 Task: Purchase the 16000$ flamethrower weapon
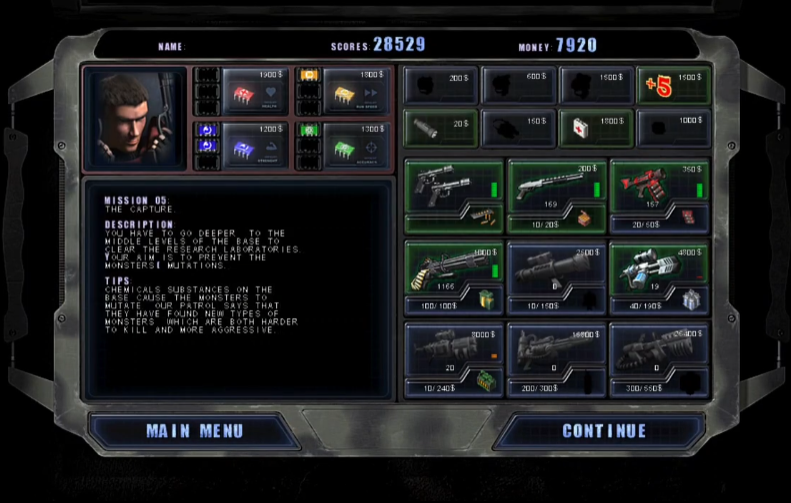pos(557,348)
